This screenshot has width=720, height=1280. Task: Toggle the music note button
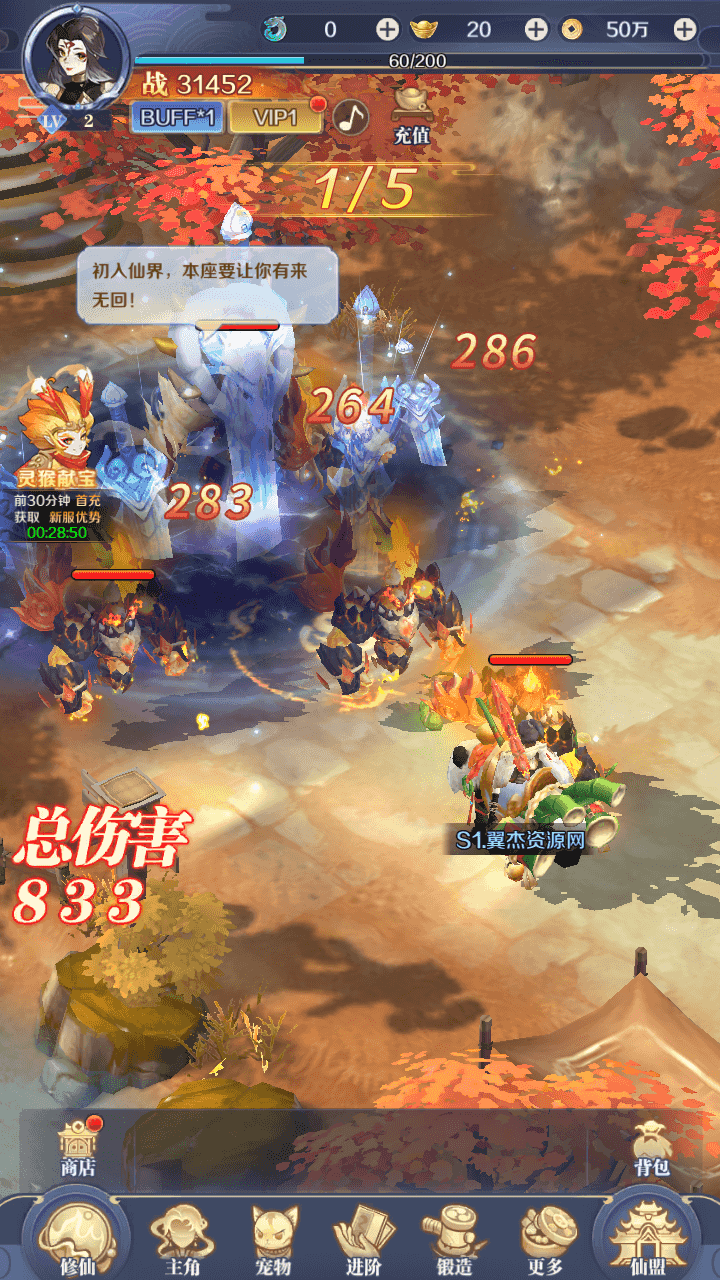click(x=350, y=117)
